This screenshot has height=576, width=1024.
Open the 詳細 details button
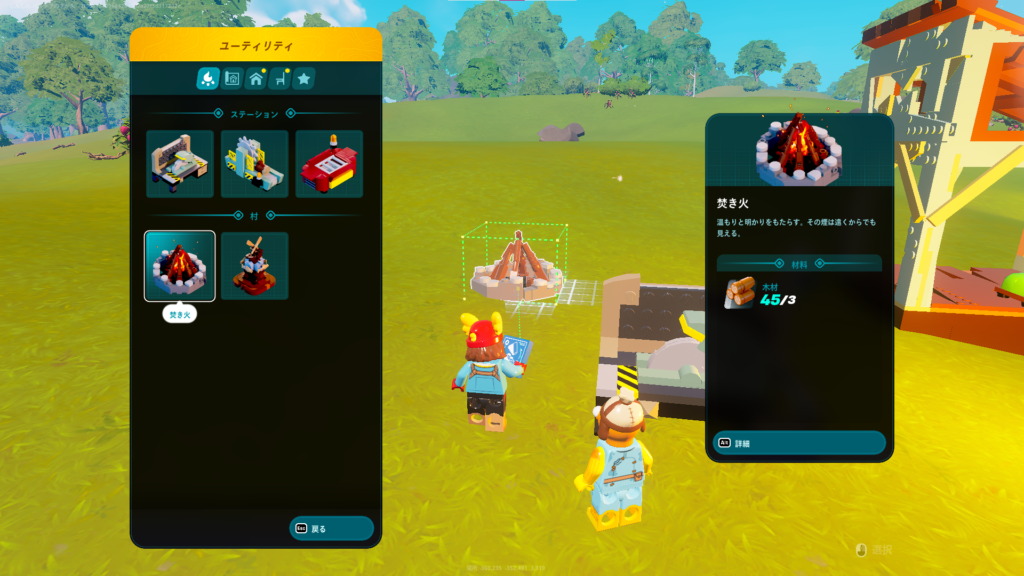point(798,443)
